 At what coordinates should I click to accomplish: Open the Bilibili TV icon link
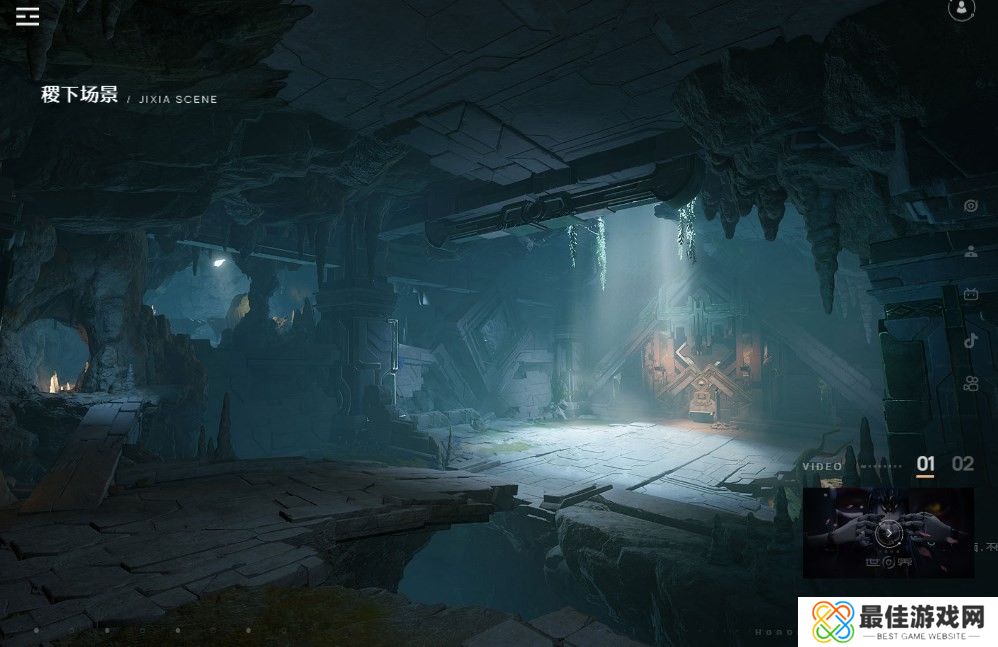click(970, 294)
